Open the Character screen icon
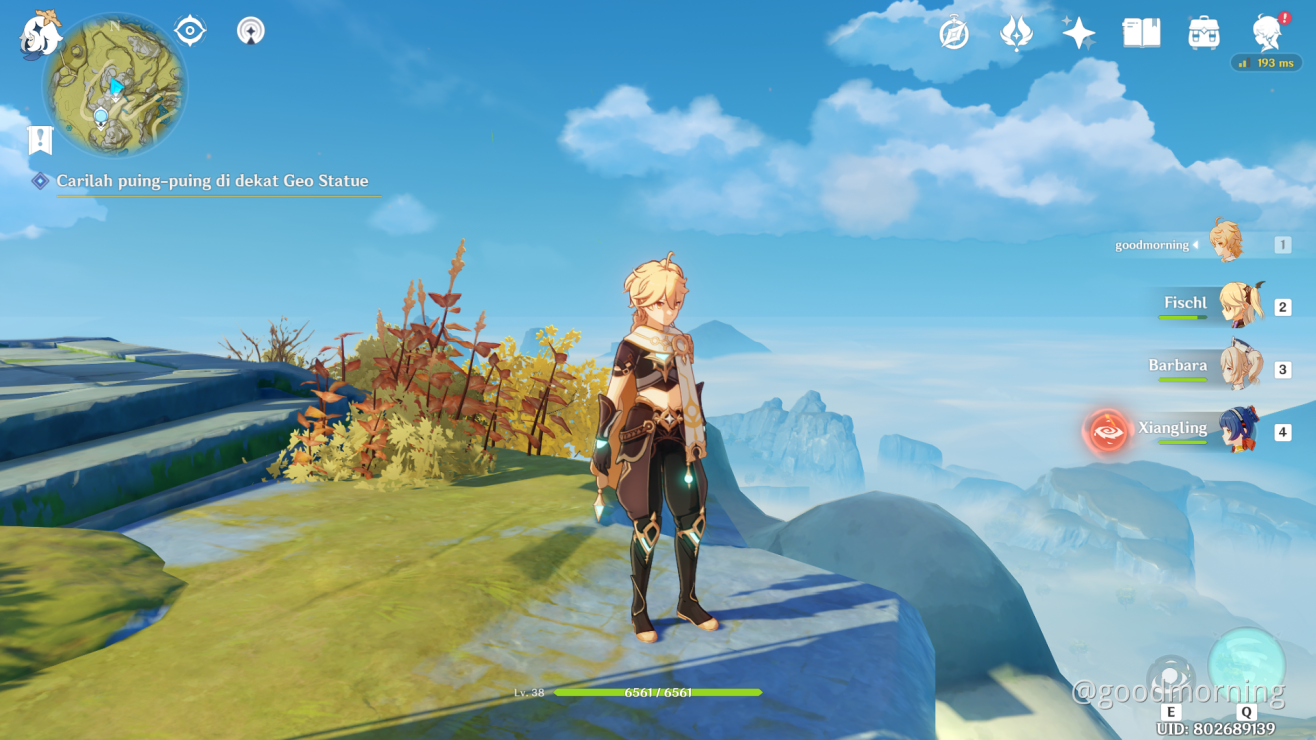The width and height of the screenshot is (1316, 740). [1268, 33]
